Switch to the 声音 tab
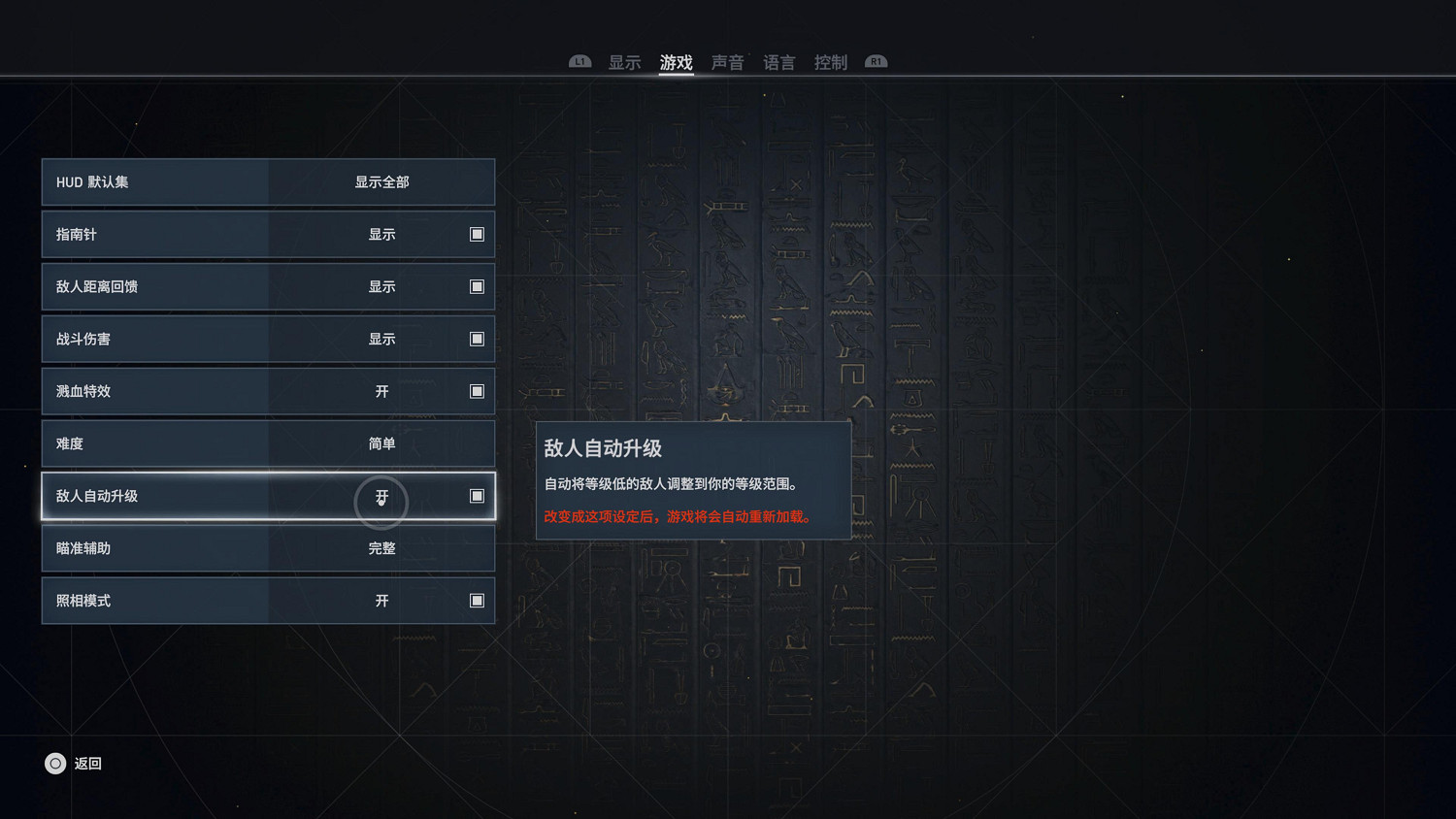The image size is (1456, 819). tap(728, 62)
